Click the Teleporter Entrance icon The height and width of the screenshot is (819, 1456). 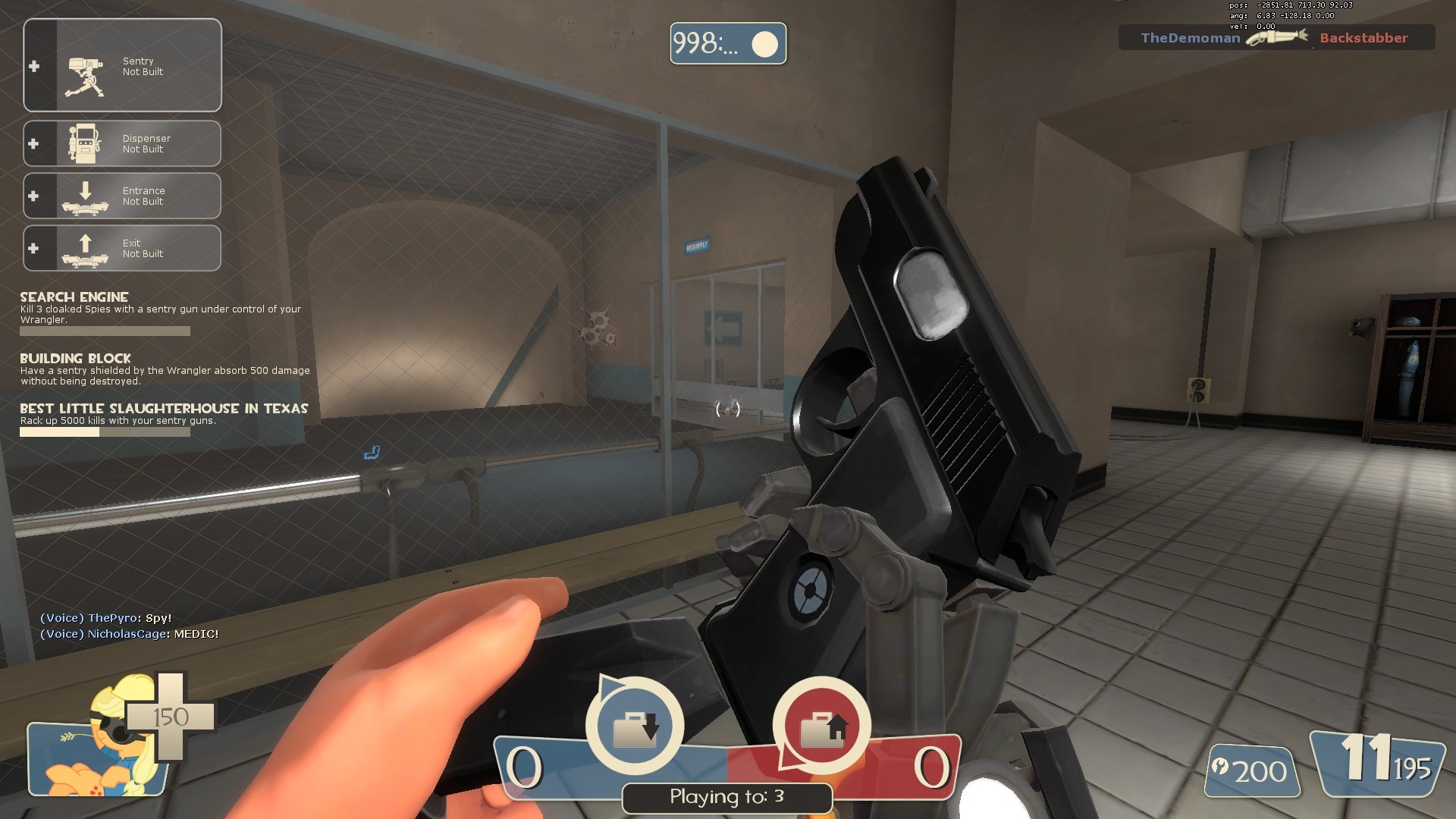[x=86, y=197]
